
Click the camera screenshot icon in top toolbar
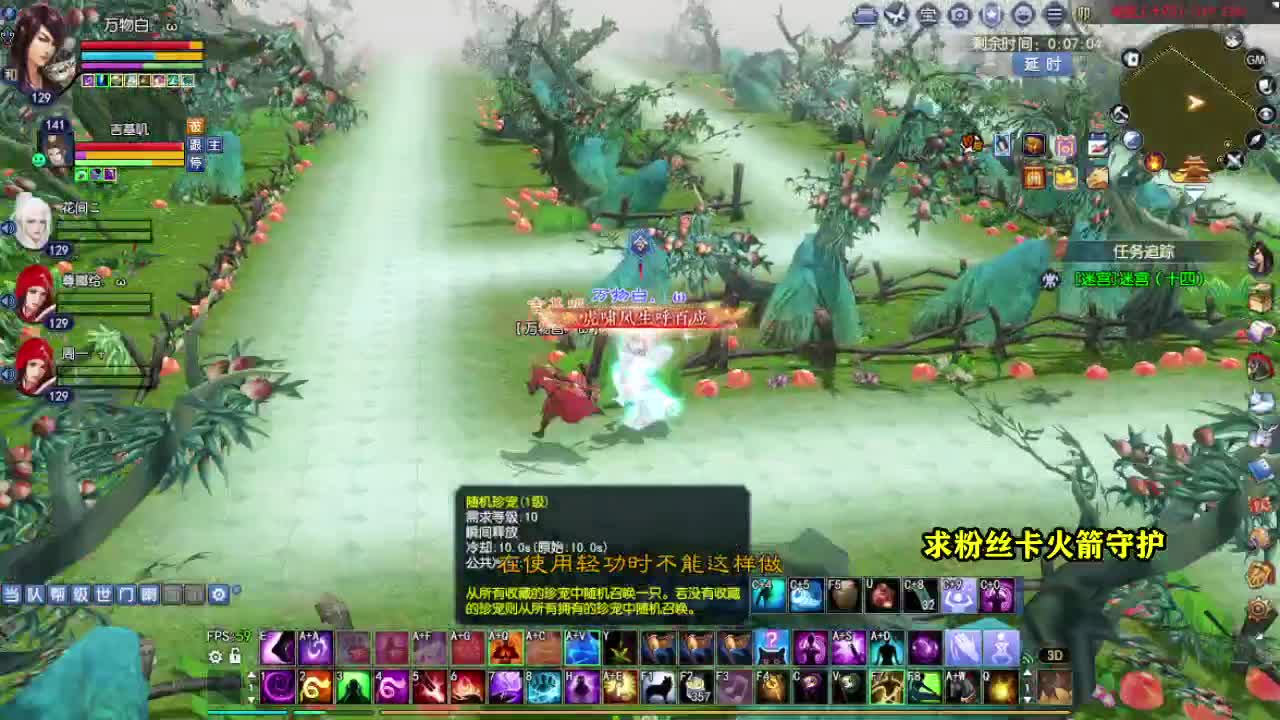(960, 15)
